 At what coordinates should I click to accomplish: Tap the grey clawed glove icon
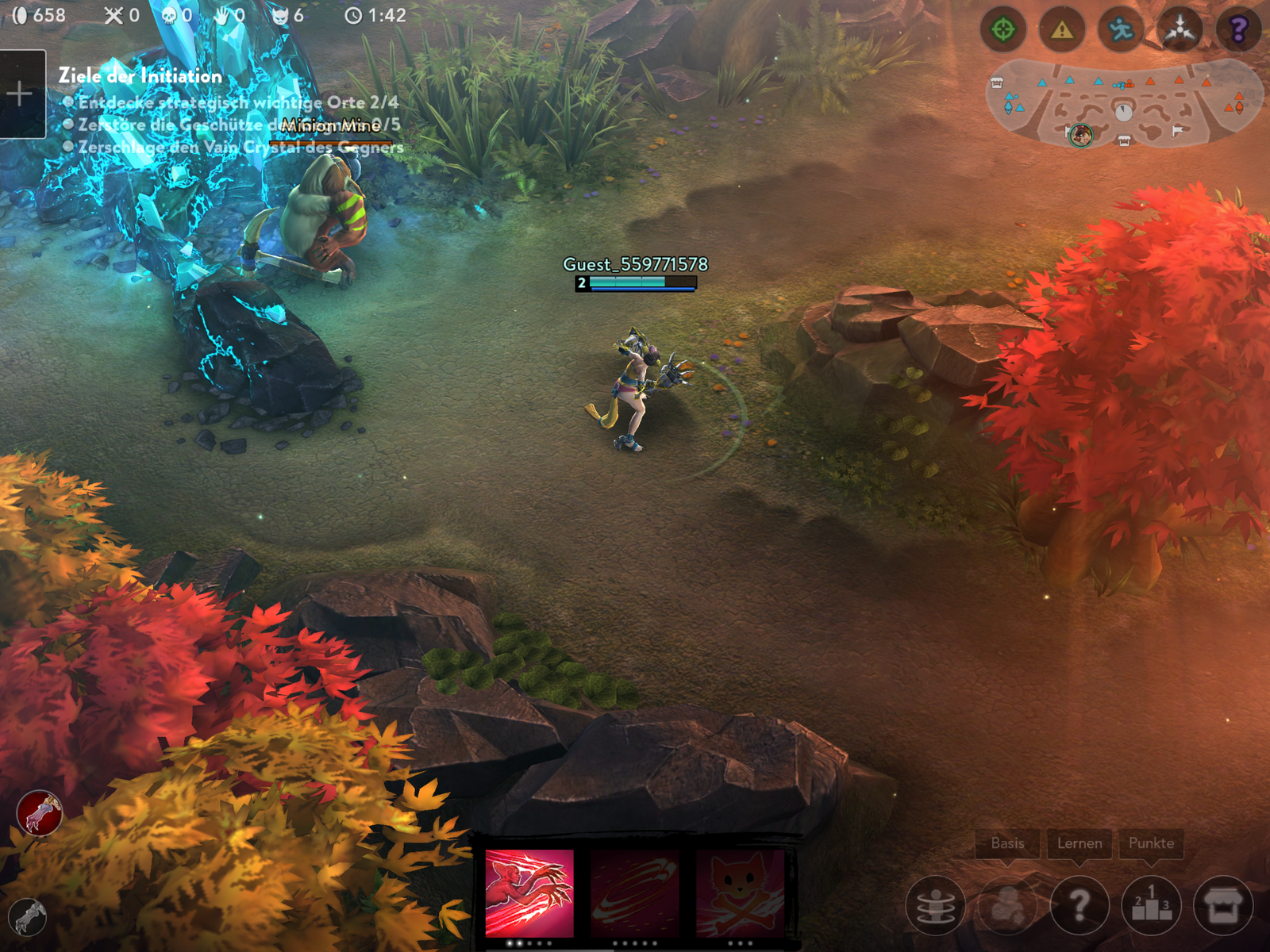click(29, 918)
